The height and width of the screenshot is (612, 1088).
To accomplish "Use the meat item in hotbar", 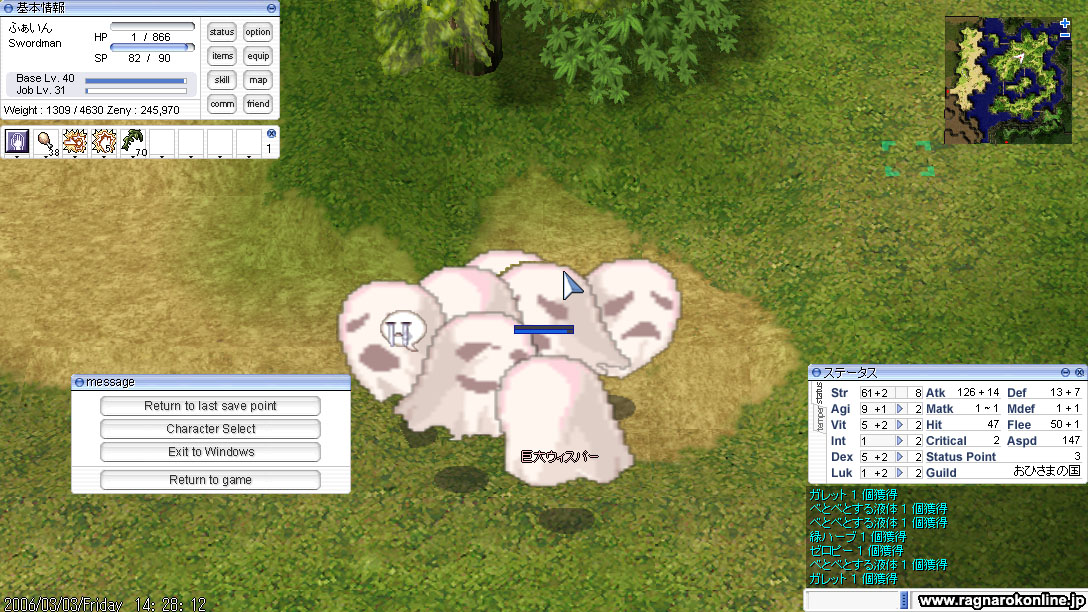I will click(46, 142).
